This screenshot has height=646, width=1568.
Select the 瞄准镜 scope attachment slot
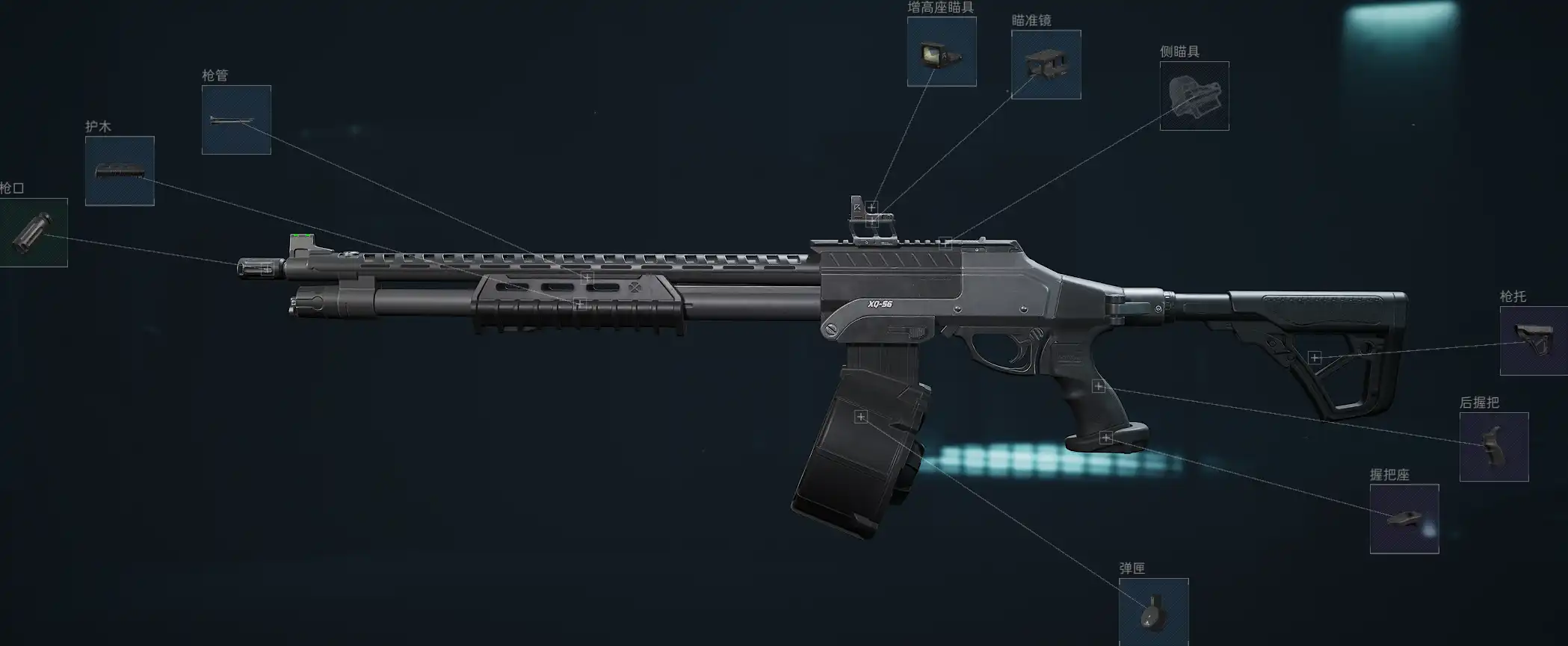tap(1046, 64)
